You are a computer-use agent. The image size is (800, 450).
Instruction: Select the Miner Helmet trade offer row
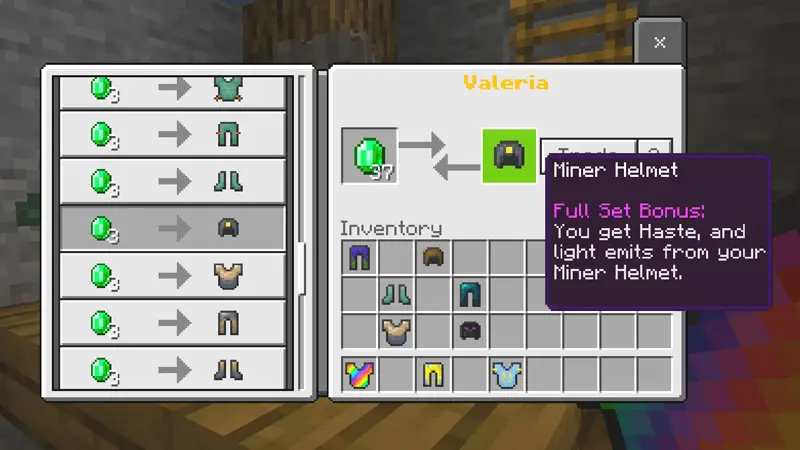[173, 228]
